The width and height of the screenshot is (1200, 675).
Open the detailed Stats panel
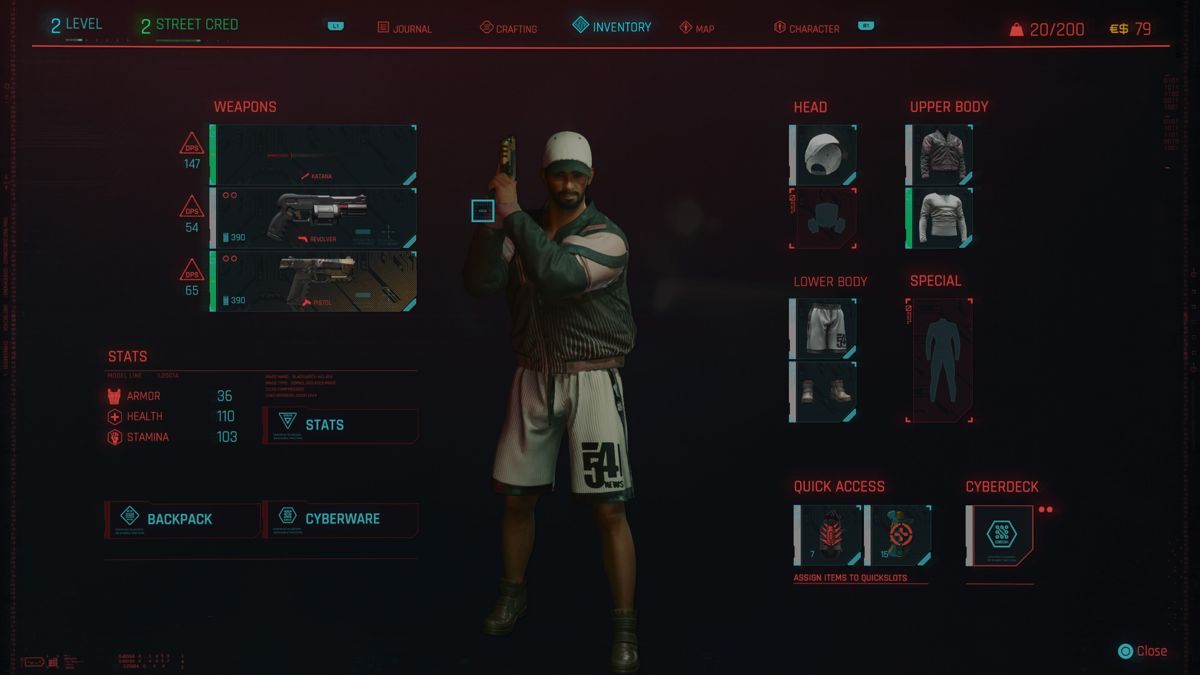[x=340, y=425]
